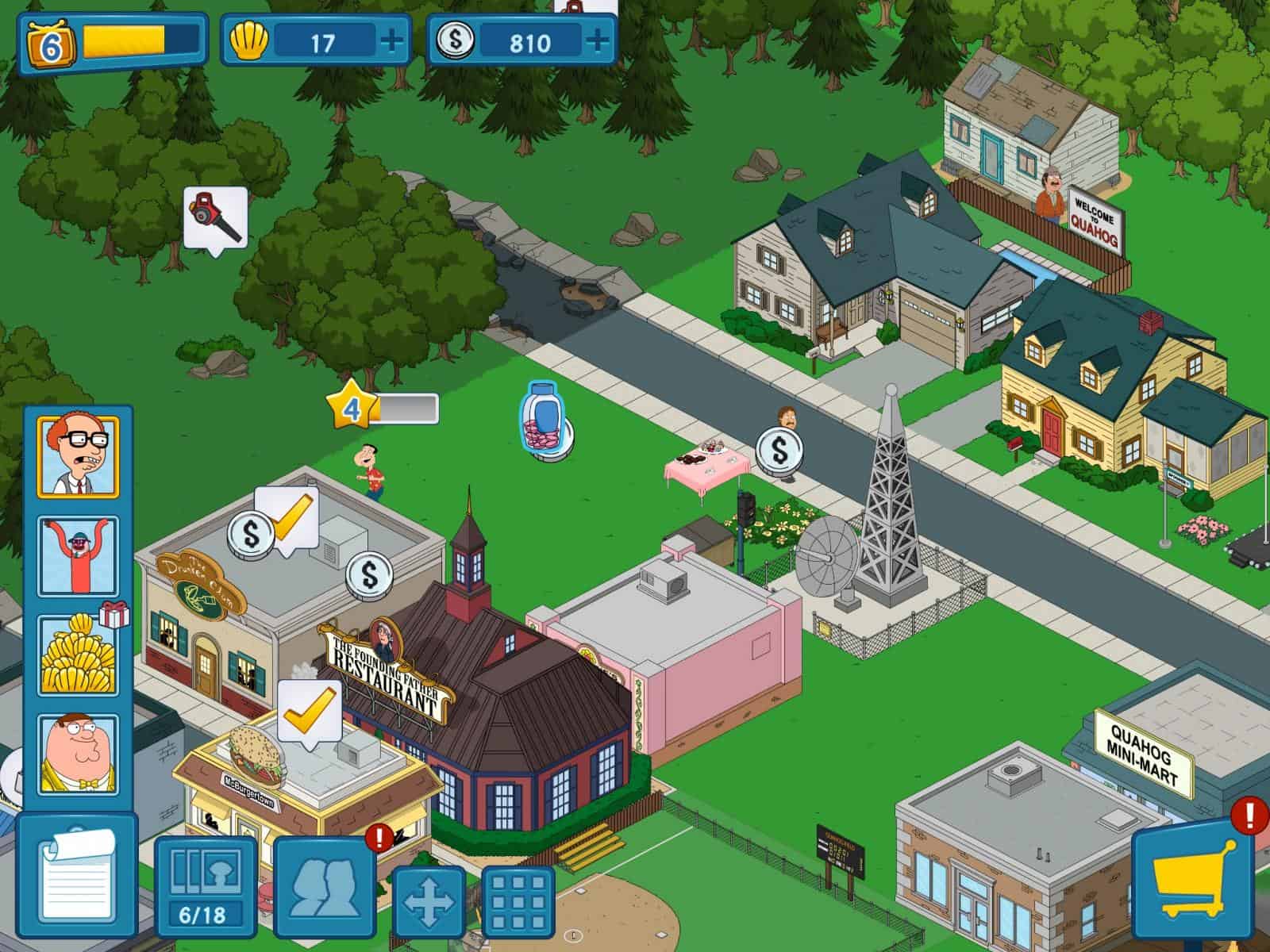Select the Peter Griffin portrait
This screenshot has width=1270, height=952.
[x=78, y=754]
